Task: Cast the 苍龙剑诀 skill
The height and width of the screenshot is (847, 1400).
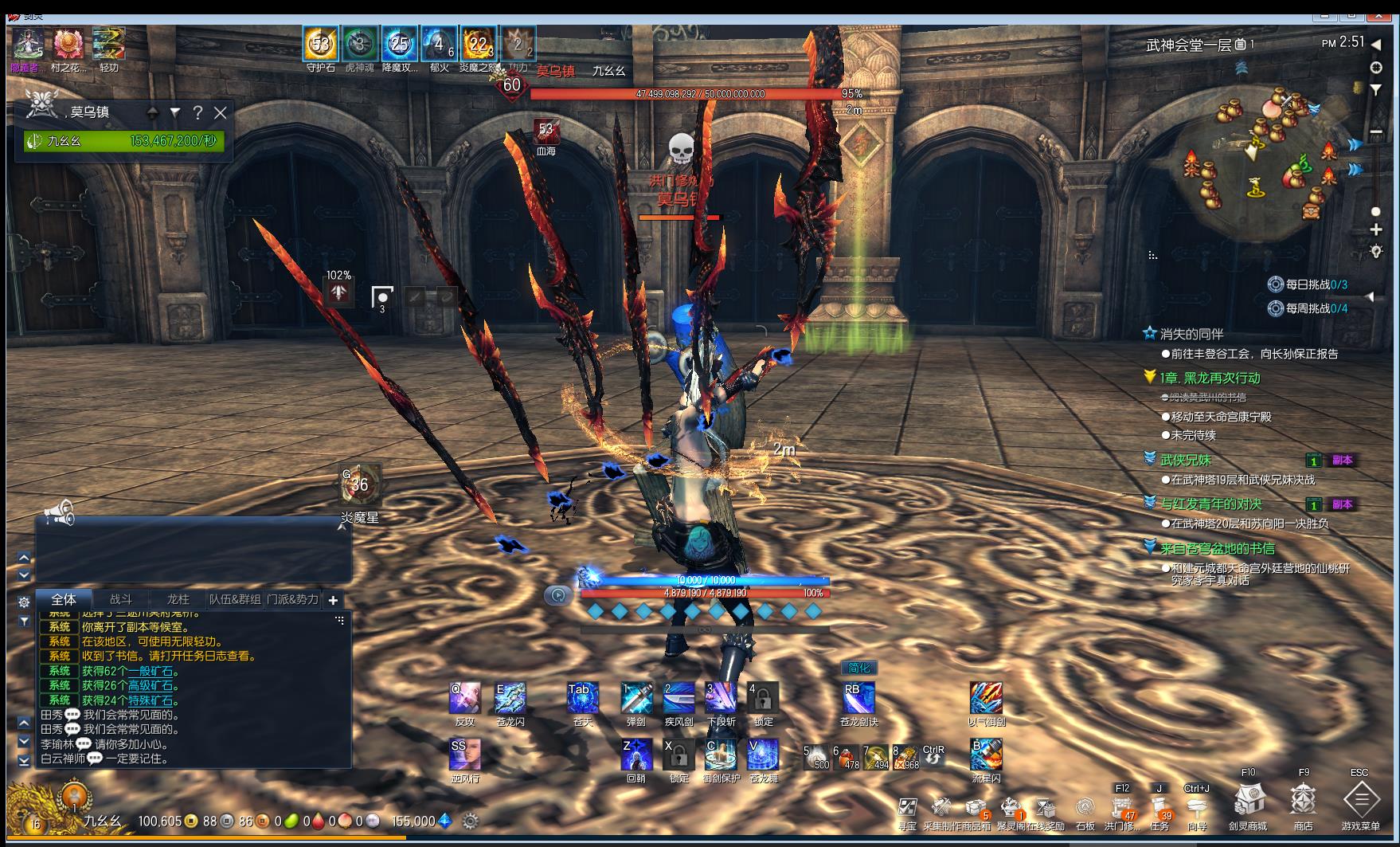Action: point(858,698)
